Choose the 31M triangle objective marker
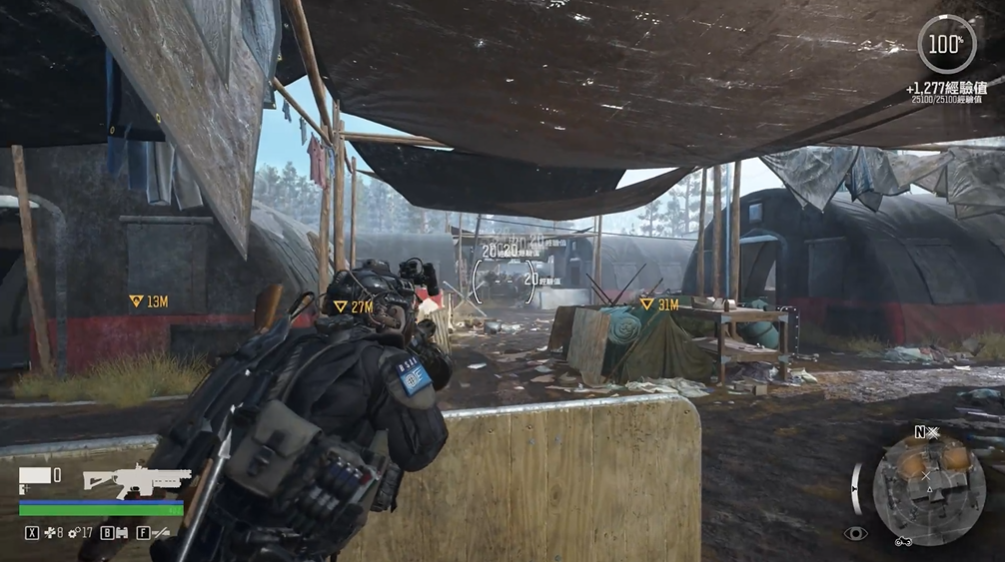Screen dimensions: 1005x562 pyautogui.click(x=647, y=303)
